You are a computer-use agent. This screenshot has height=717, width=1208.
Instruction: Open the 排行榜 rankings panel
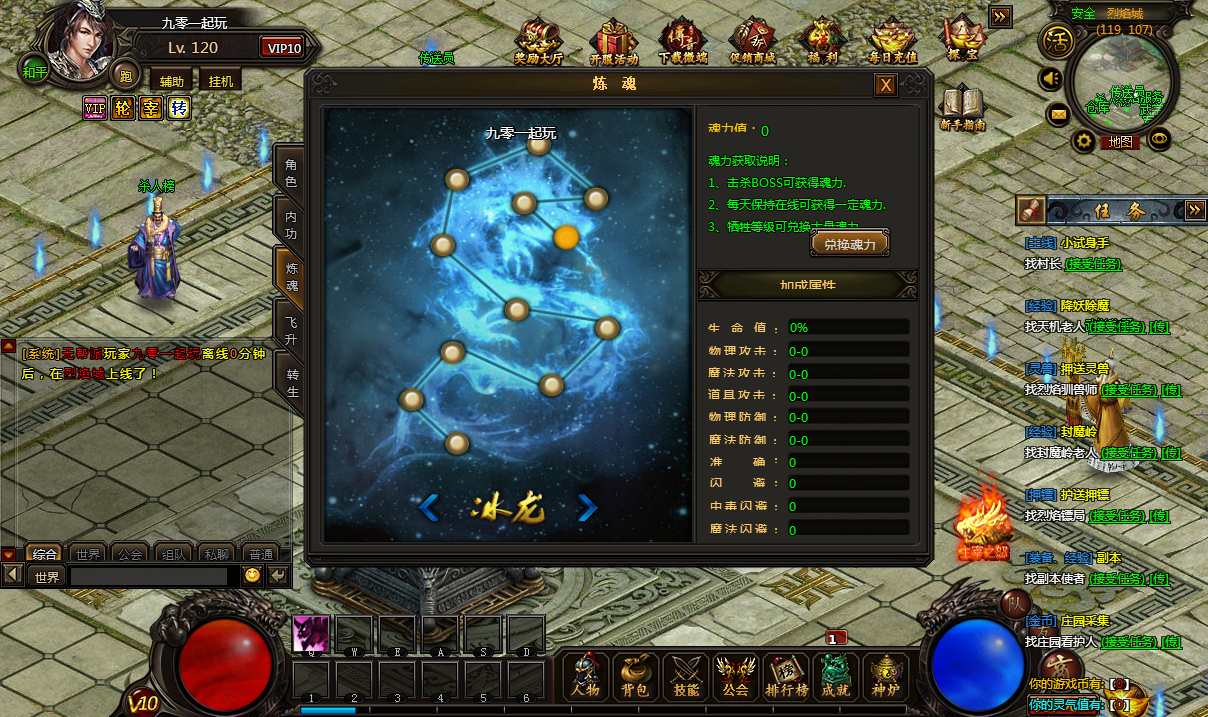click(x=786, y=676)
